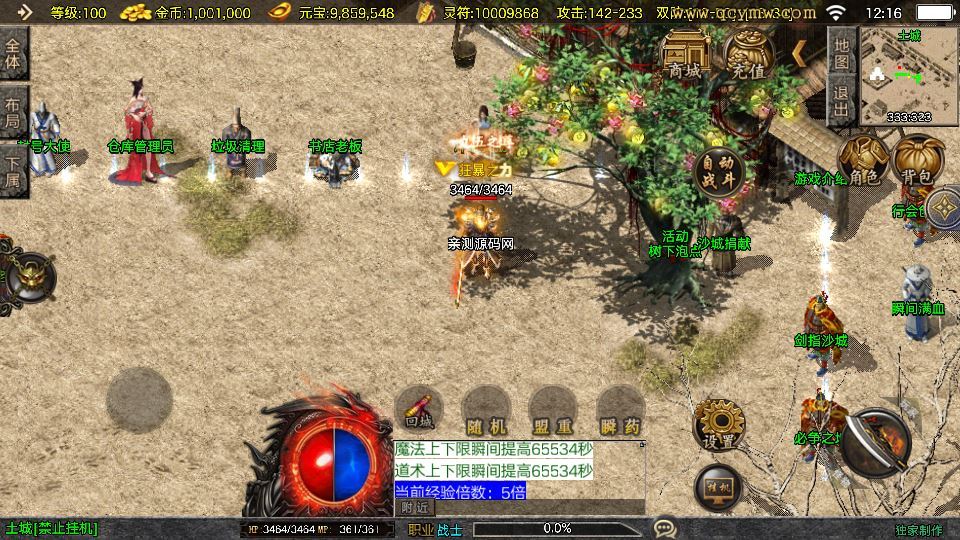Open the 土城 minimap
The image size is (960, 540).
tap(909, 76)
